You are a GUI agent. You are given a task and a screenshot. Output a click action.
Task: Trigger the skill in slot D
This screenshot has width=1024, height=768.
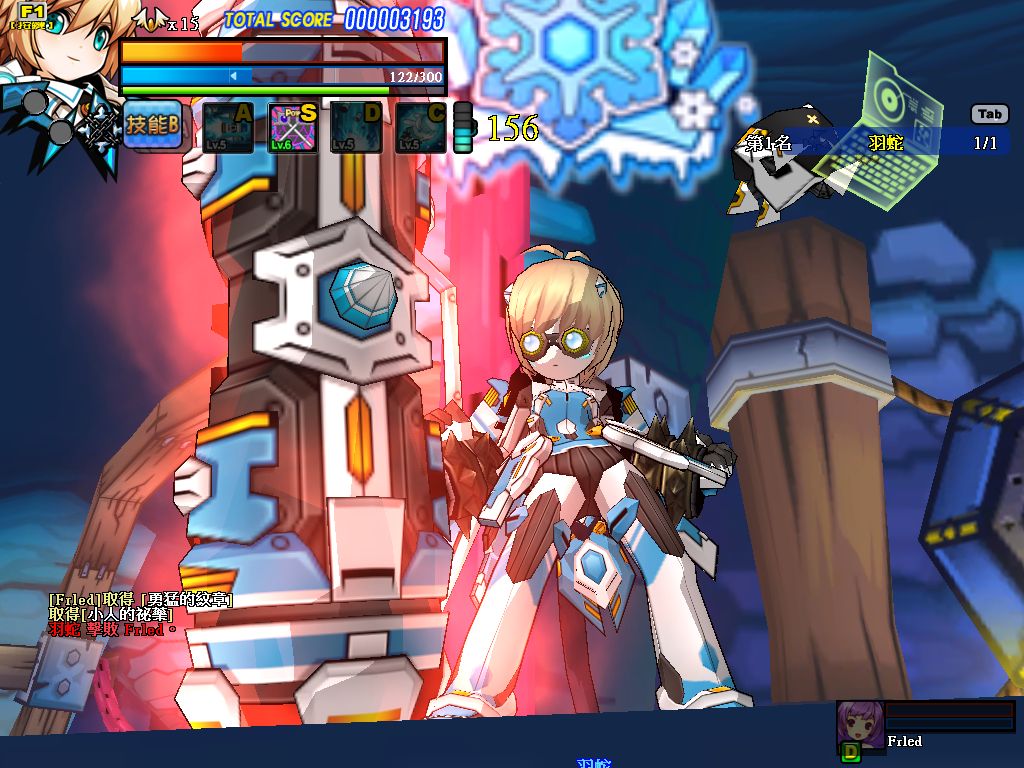356,128
